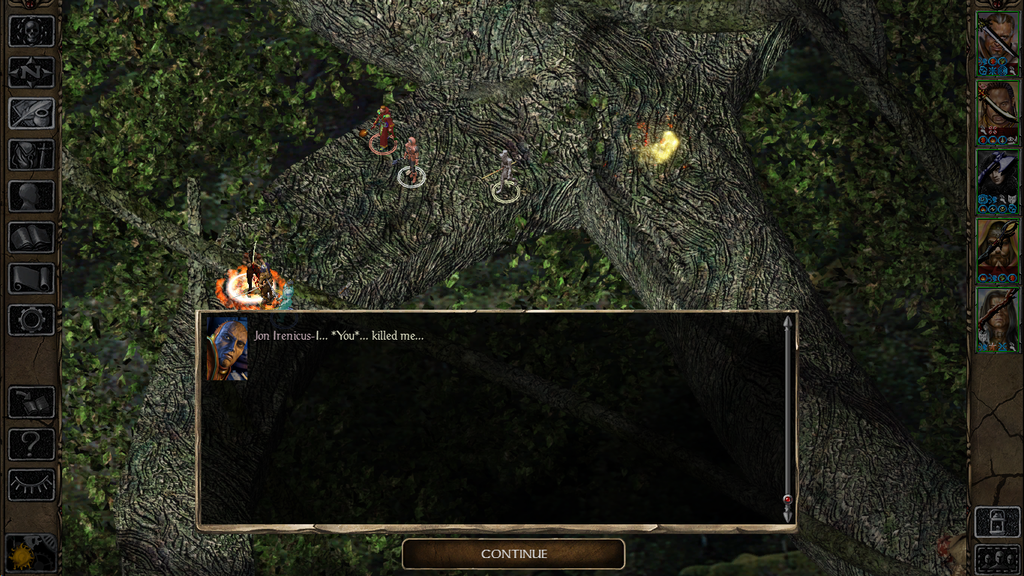Open the area map with the compass icon
Screen dimensions: 1024x576
[31, 72]
